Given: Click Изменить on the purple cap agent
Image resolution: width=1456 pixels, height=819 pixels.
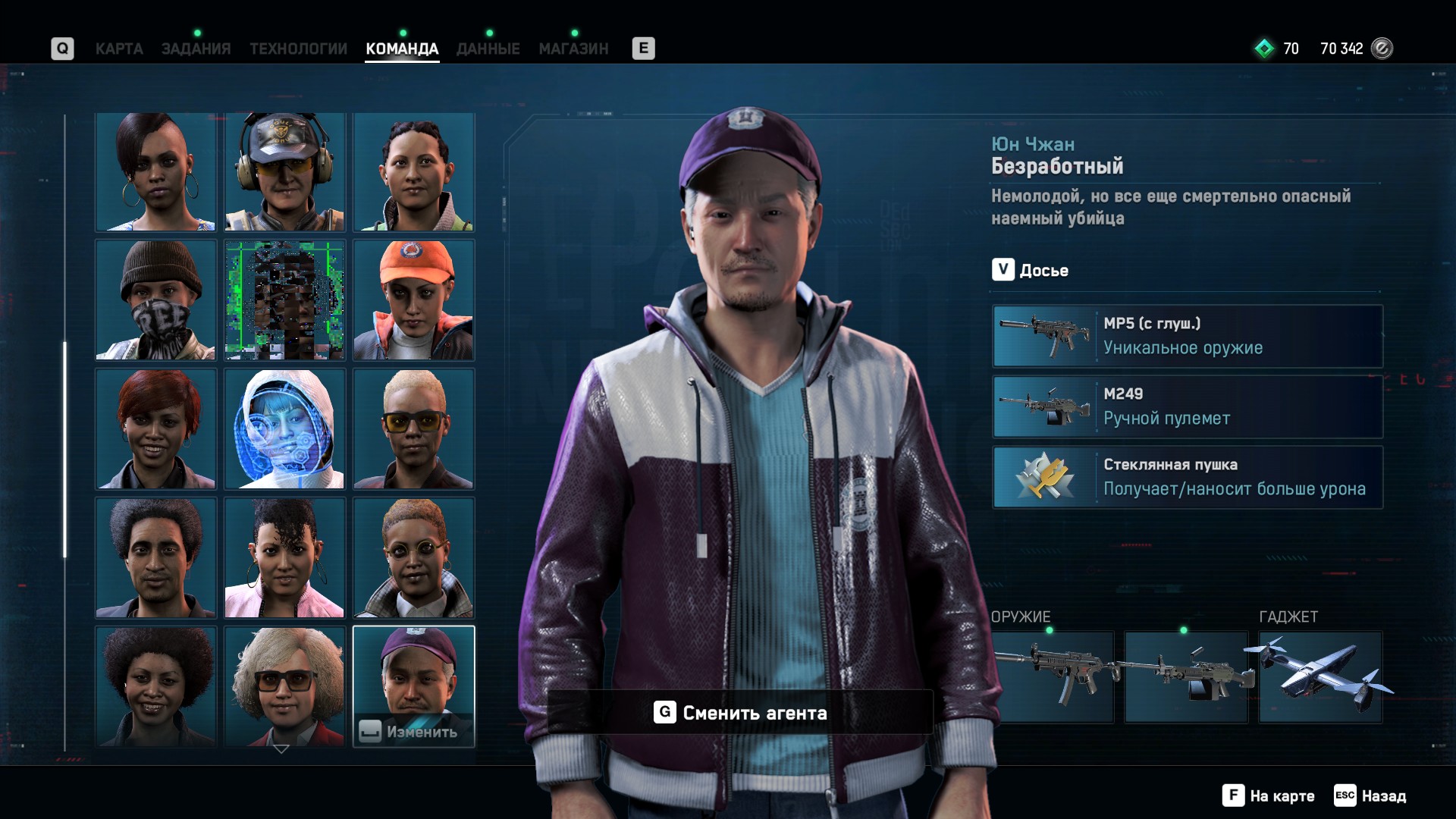Looking at the screenshot, I should tap(413, 731).
